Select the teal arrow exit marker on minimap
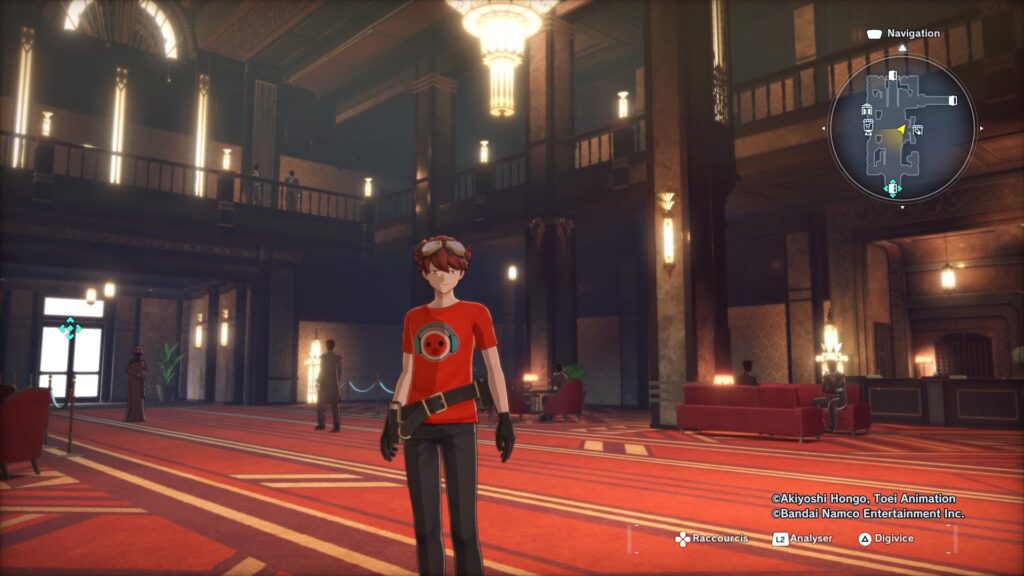Viewport: 1024px width, 576px height. [892, 187]
